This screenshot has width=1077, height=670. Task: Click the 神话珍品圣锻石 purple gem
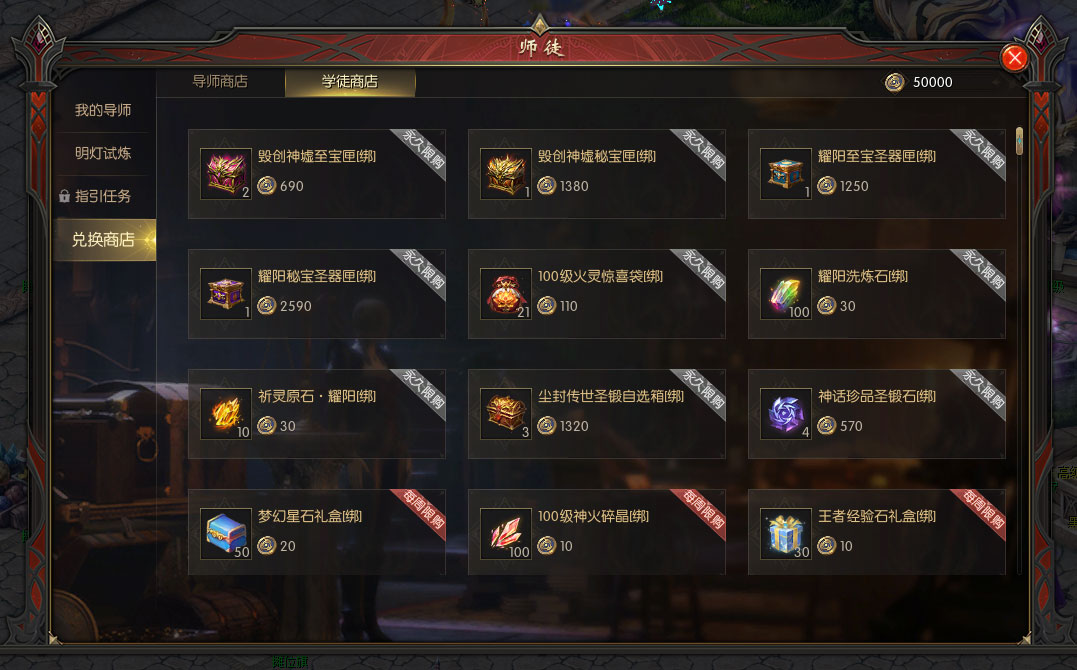(786, 414)
